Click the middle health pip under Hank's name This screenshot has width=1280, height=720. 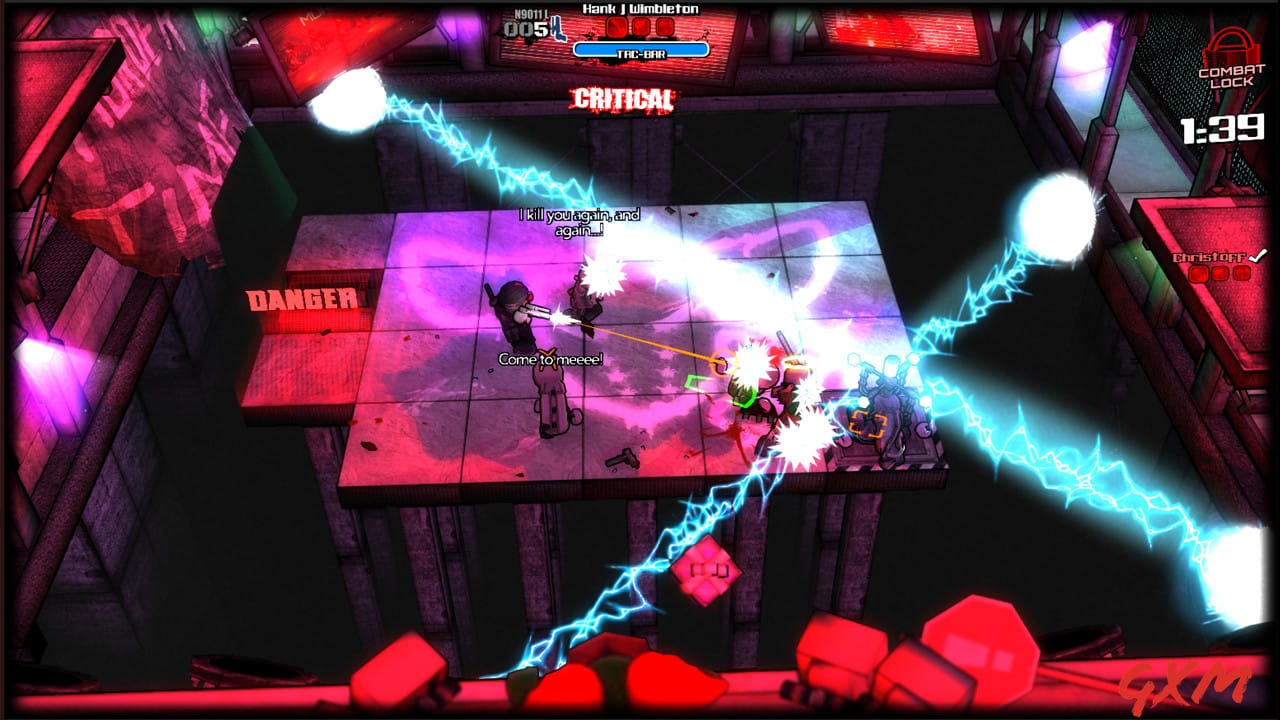[x=640, y=27]
